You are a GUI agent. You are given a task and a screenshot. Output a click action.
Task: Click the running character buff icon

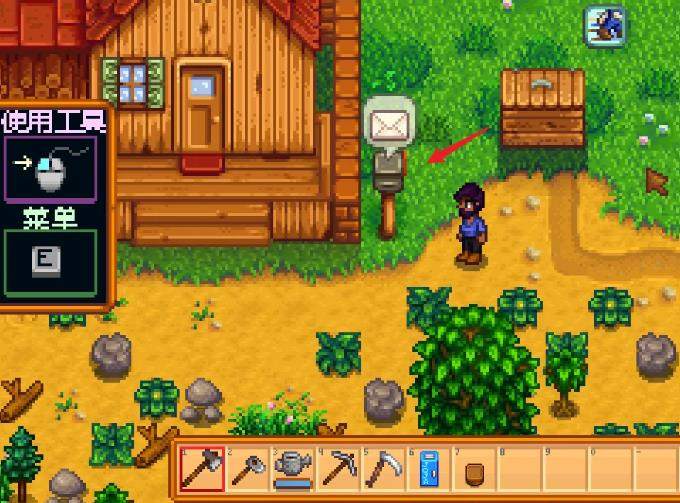(x=606, y=26)
